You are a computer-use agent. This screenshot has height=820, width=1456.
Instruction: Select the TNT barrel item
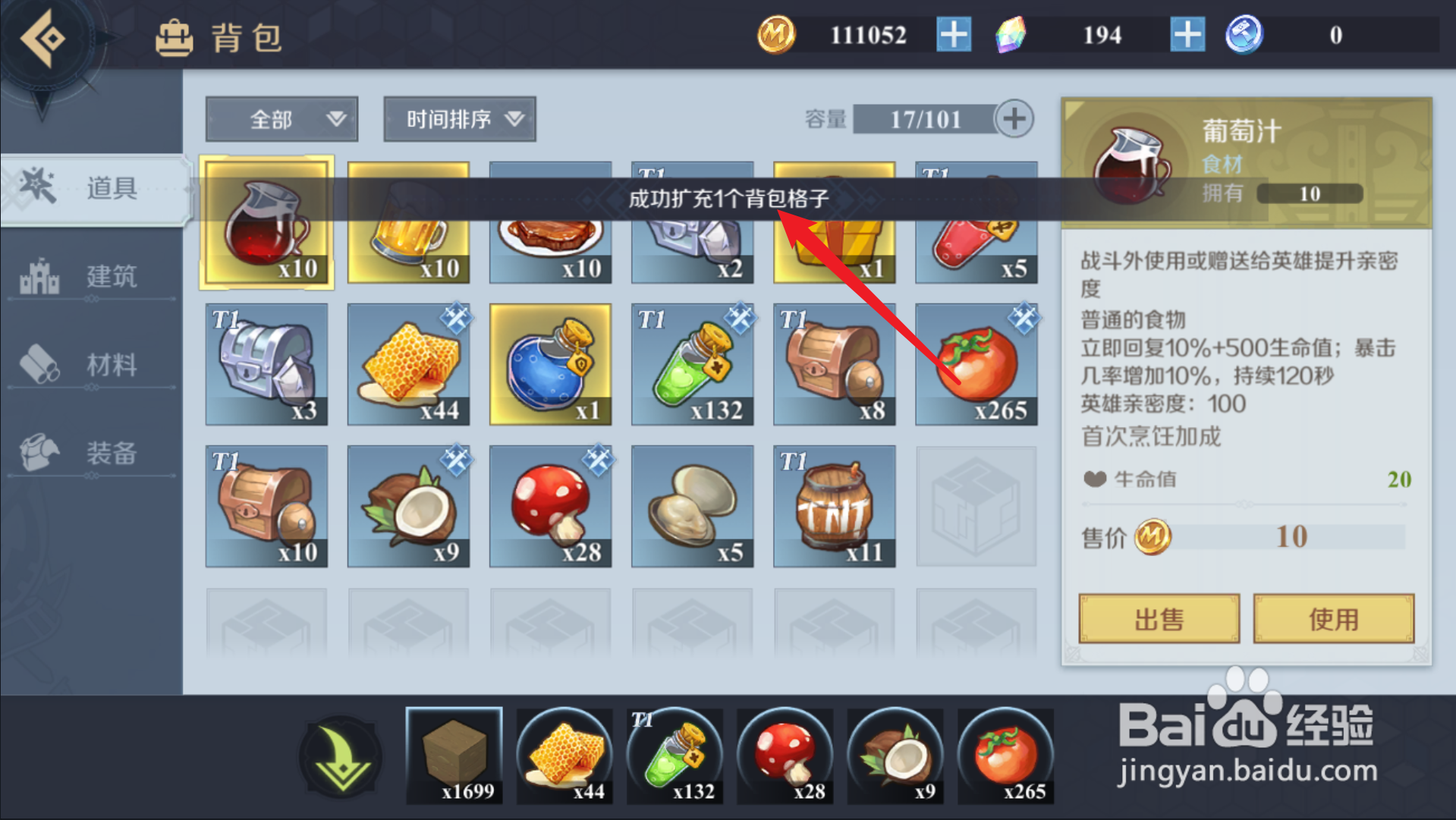[834, 506]
